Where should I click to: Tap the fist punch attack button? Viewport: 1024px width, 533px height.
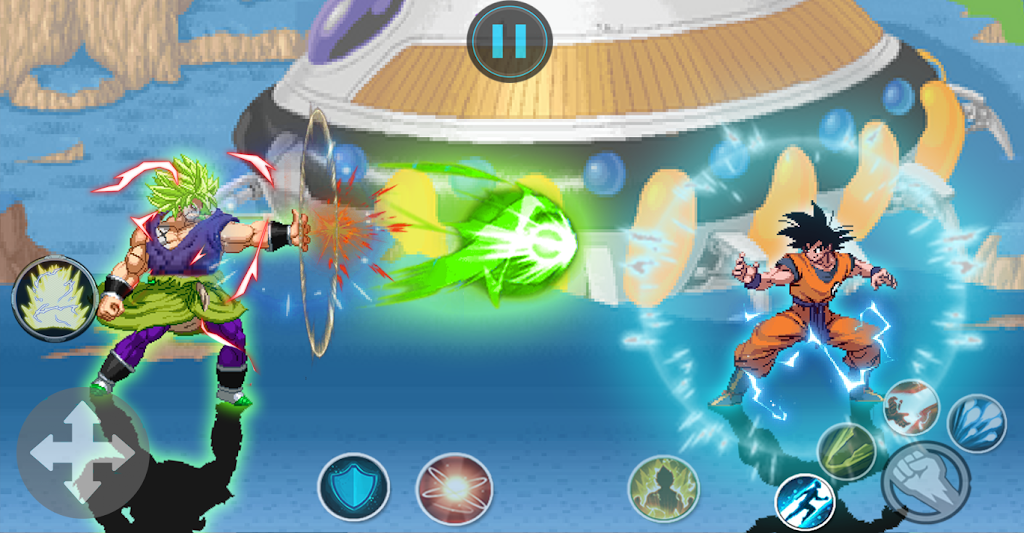pos(926,481)
